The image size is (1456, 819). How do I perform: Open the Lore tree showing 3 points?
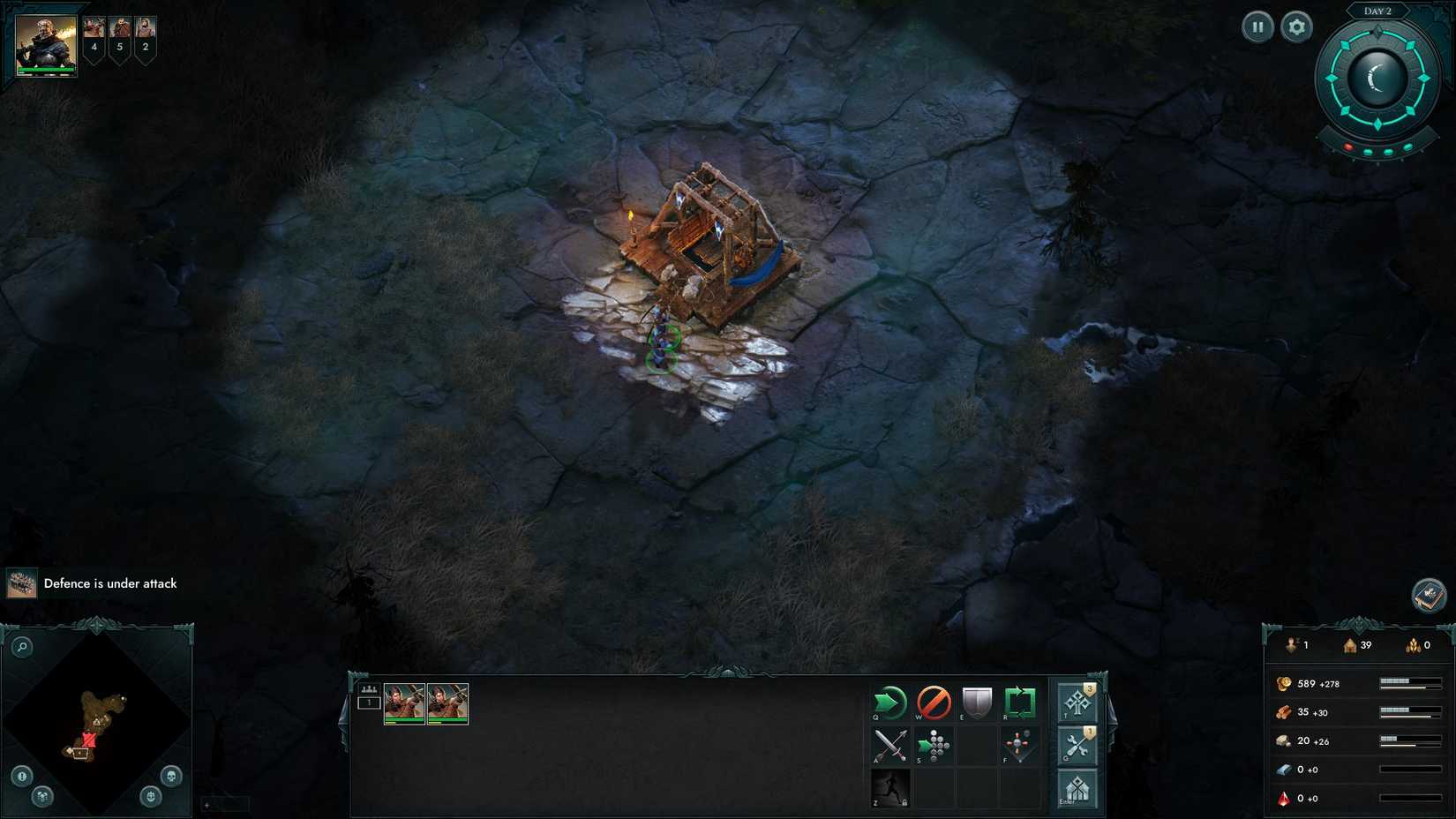(x=1077, y=703)
